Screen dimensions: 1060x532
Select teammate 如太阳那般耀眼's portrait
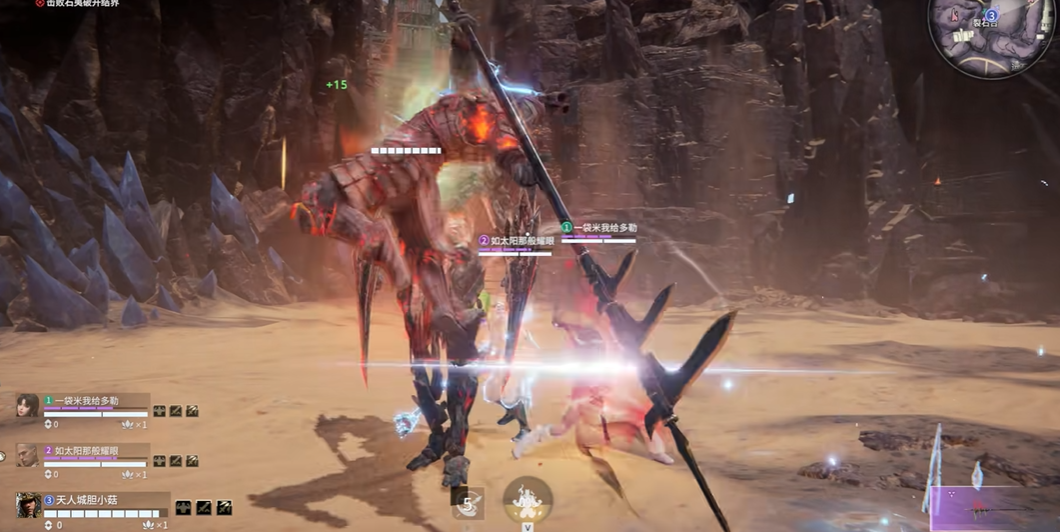click(x=28, y=455)
